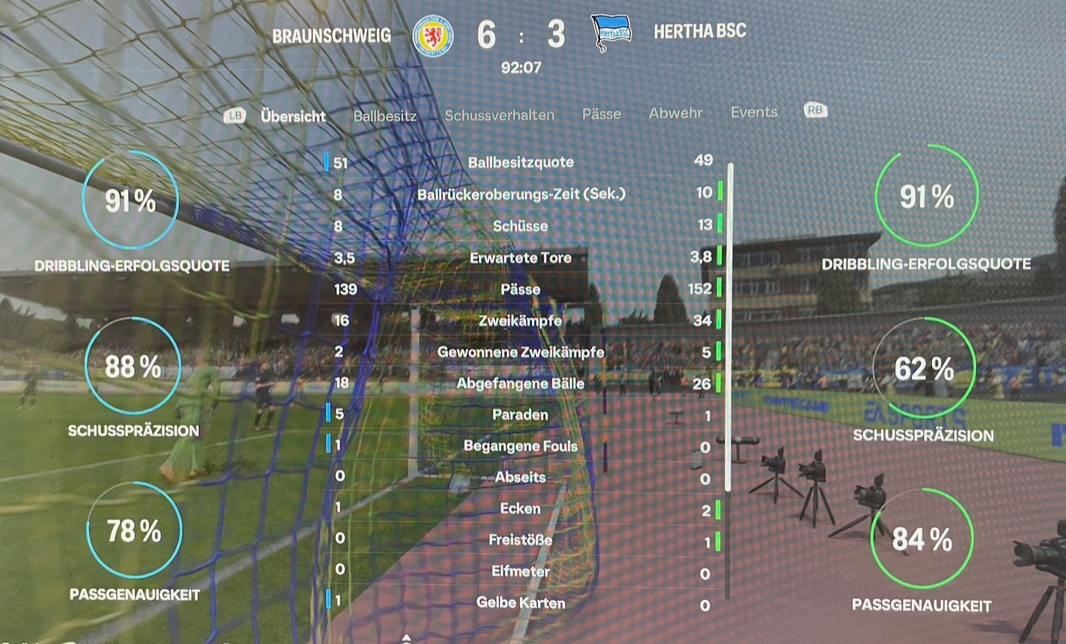Show the Pässe tab
Image resolution: width=1066 pixels, height=644 pixels.
click(x=602, y=114)
